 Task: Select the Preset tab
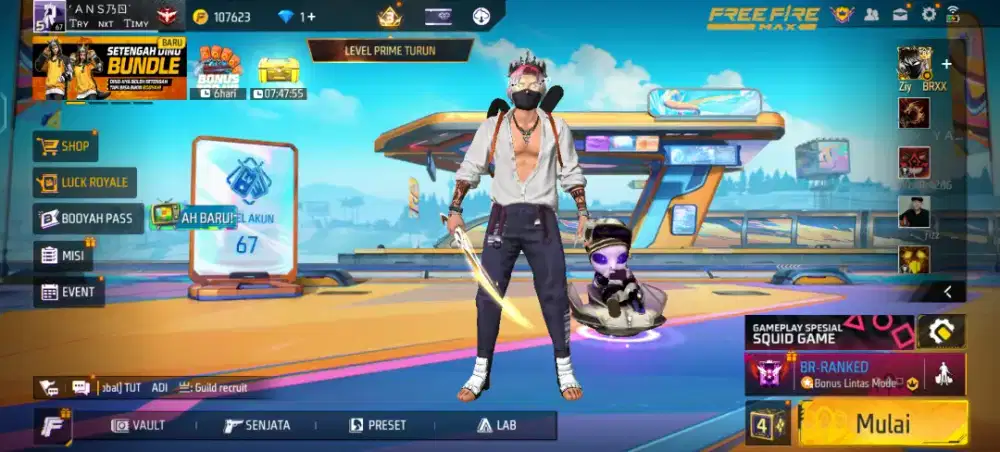377,425
